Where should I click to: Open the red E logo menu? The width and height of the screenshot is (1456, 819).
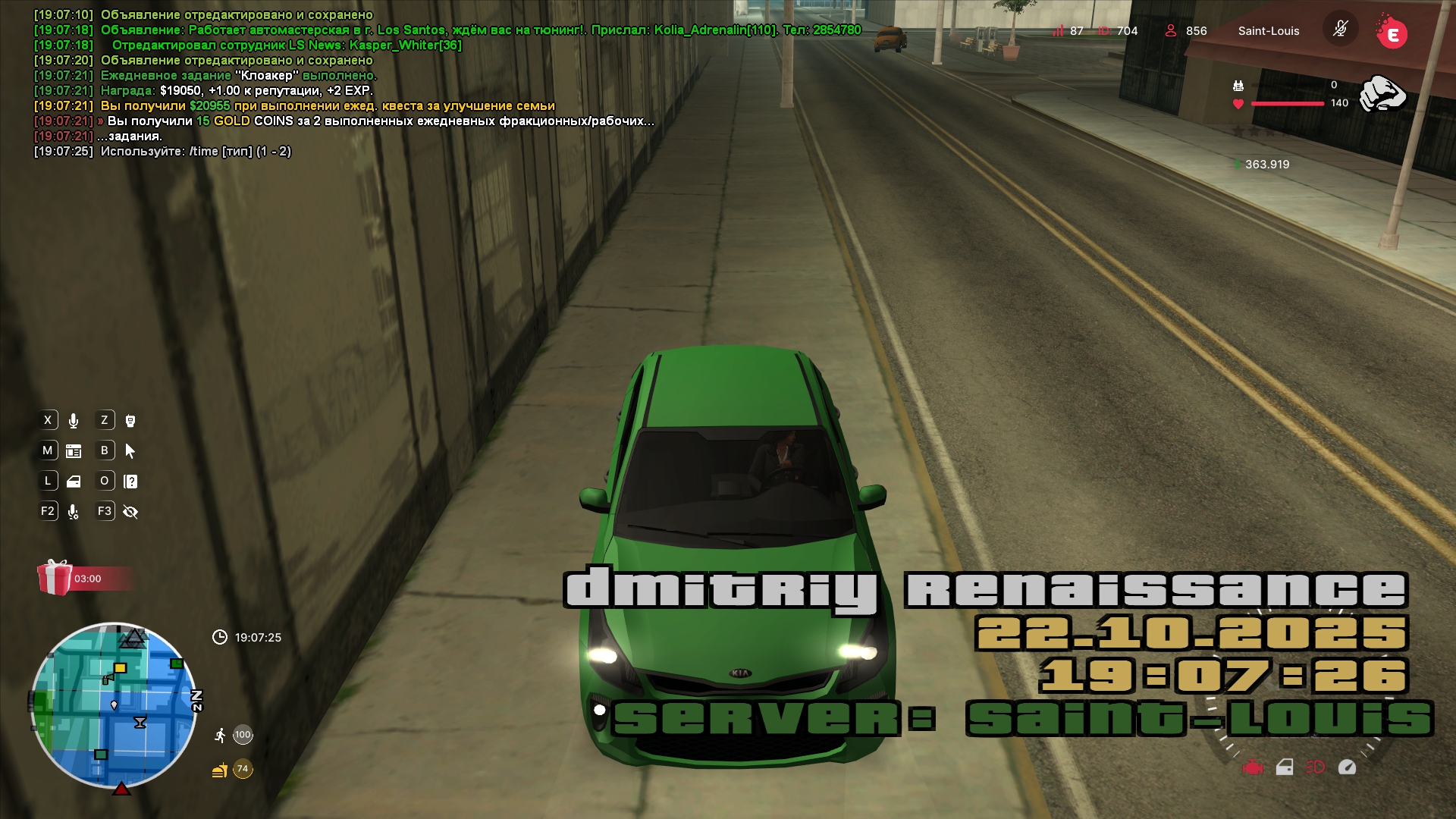click(1392, 34)
